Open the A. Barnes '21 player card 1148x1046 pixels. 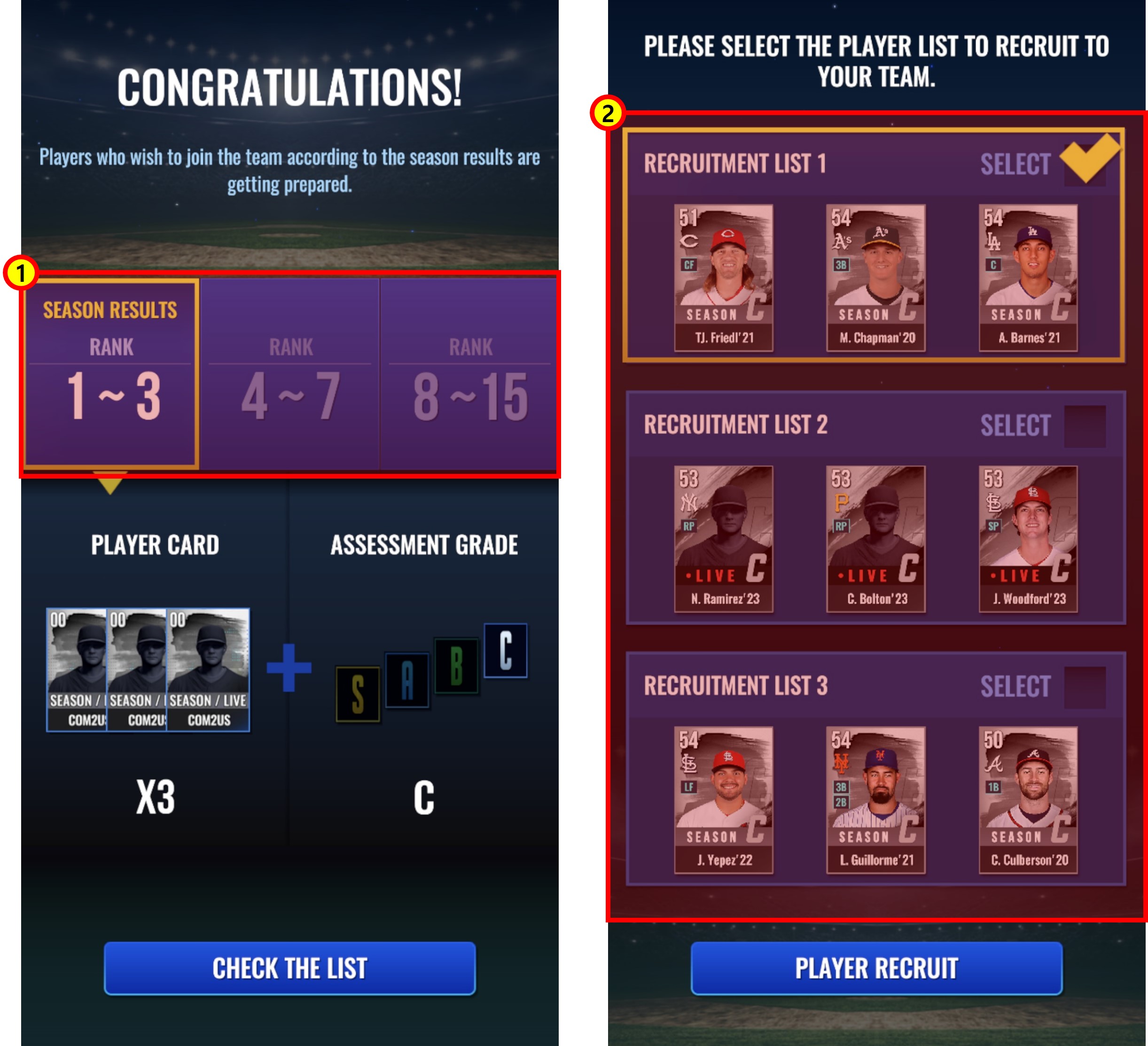tap(1028, 278)
